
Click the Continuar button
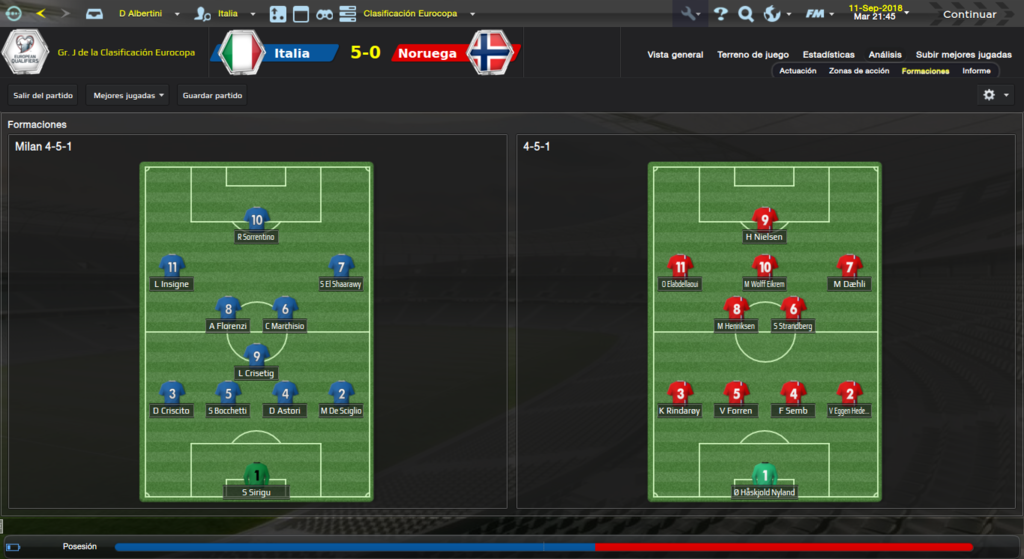[969, 14]
